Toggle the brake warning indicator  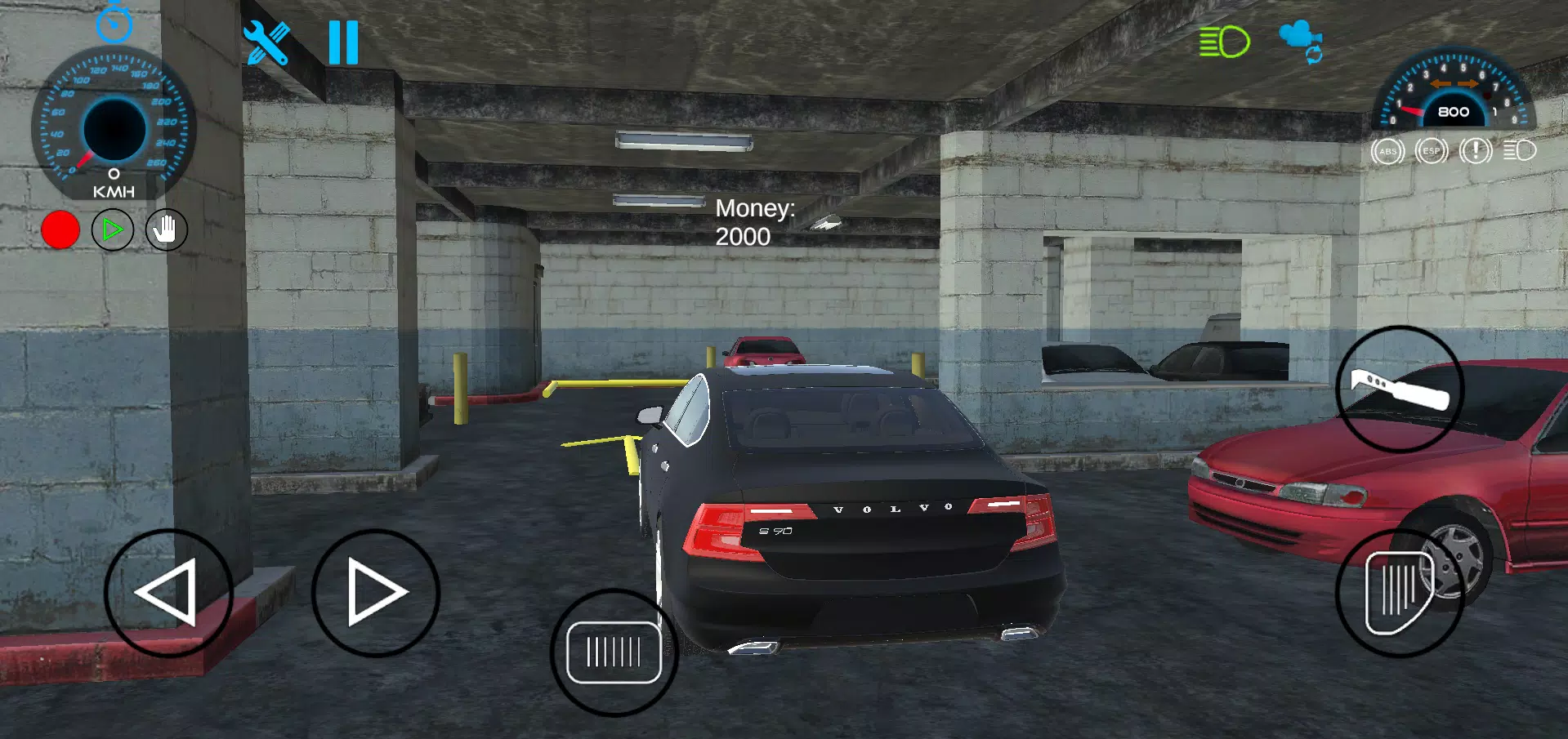[1474, 150]
